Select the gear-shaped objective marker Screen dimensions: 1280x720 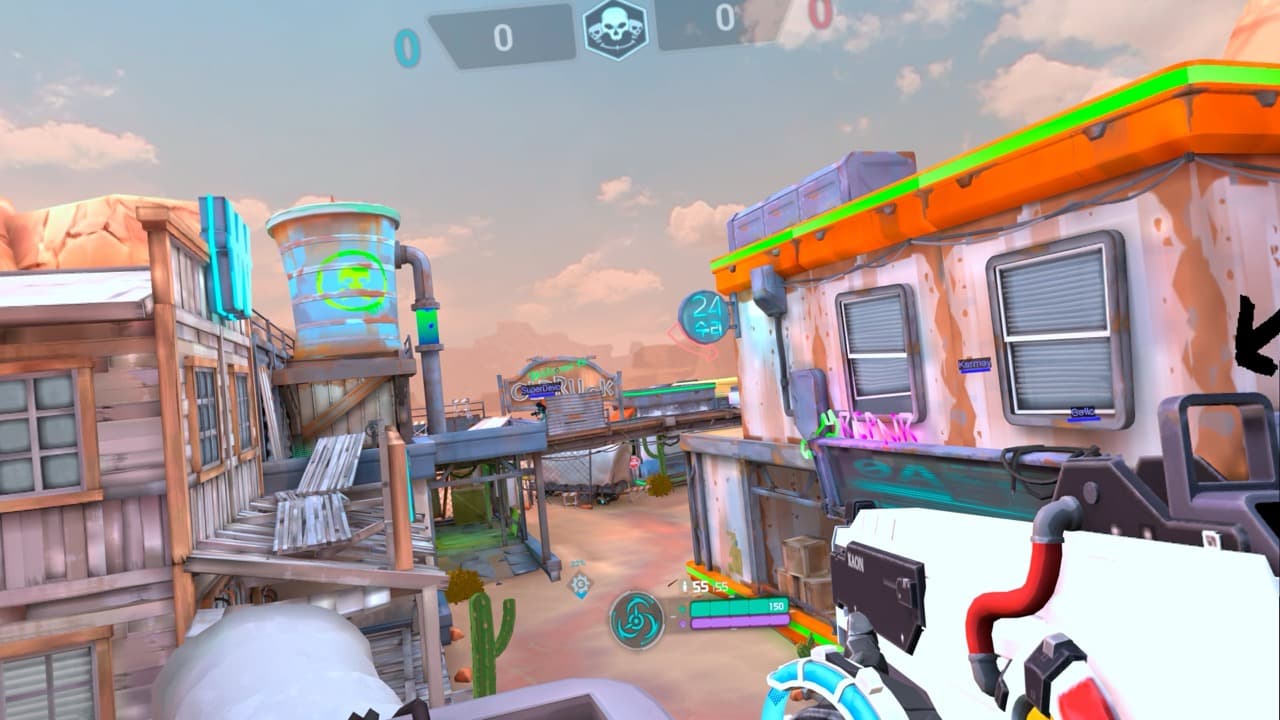[x=579, y=585]
